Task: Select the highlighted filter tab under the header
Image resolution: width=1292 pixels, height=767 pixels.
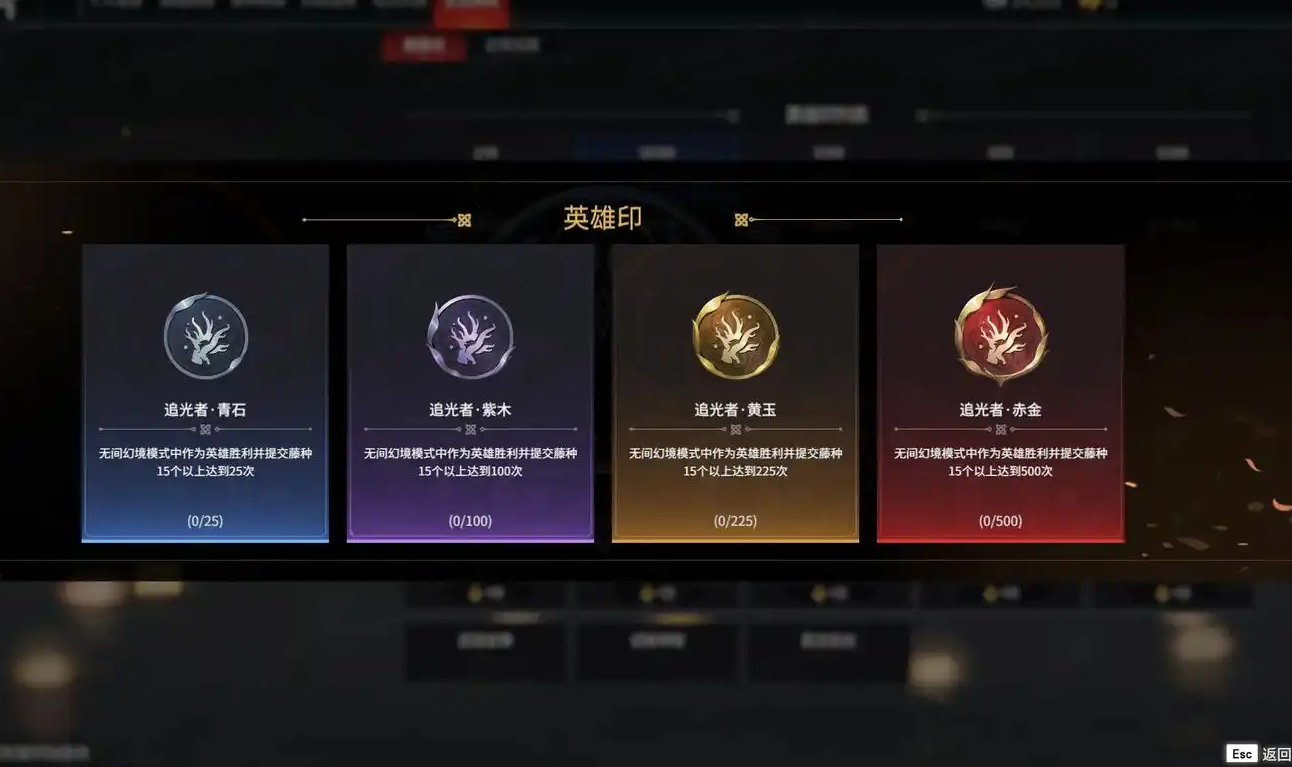Action: click(x=424, y=46)
